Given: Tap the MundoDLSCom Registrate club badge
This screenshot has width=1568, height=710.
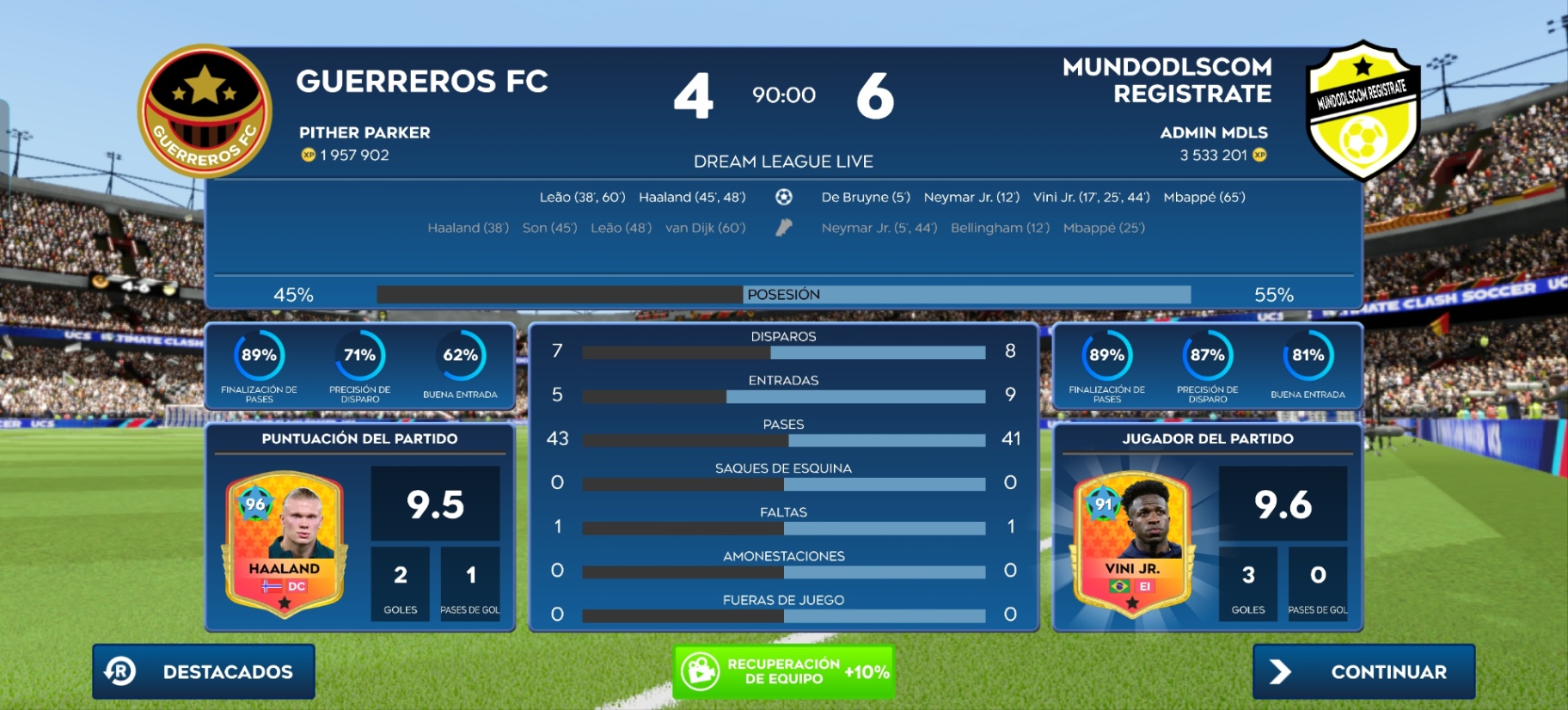Looking at the screenshot, I should click(1362, 110).
